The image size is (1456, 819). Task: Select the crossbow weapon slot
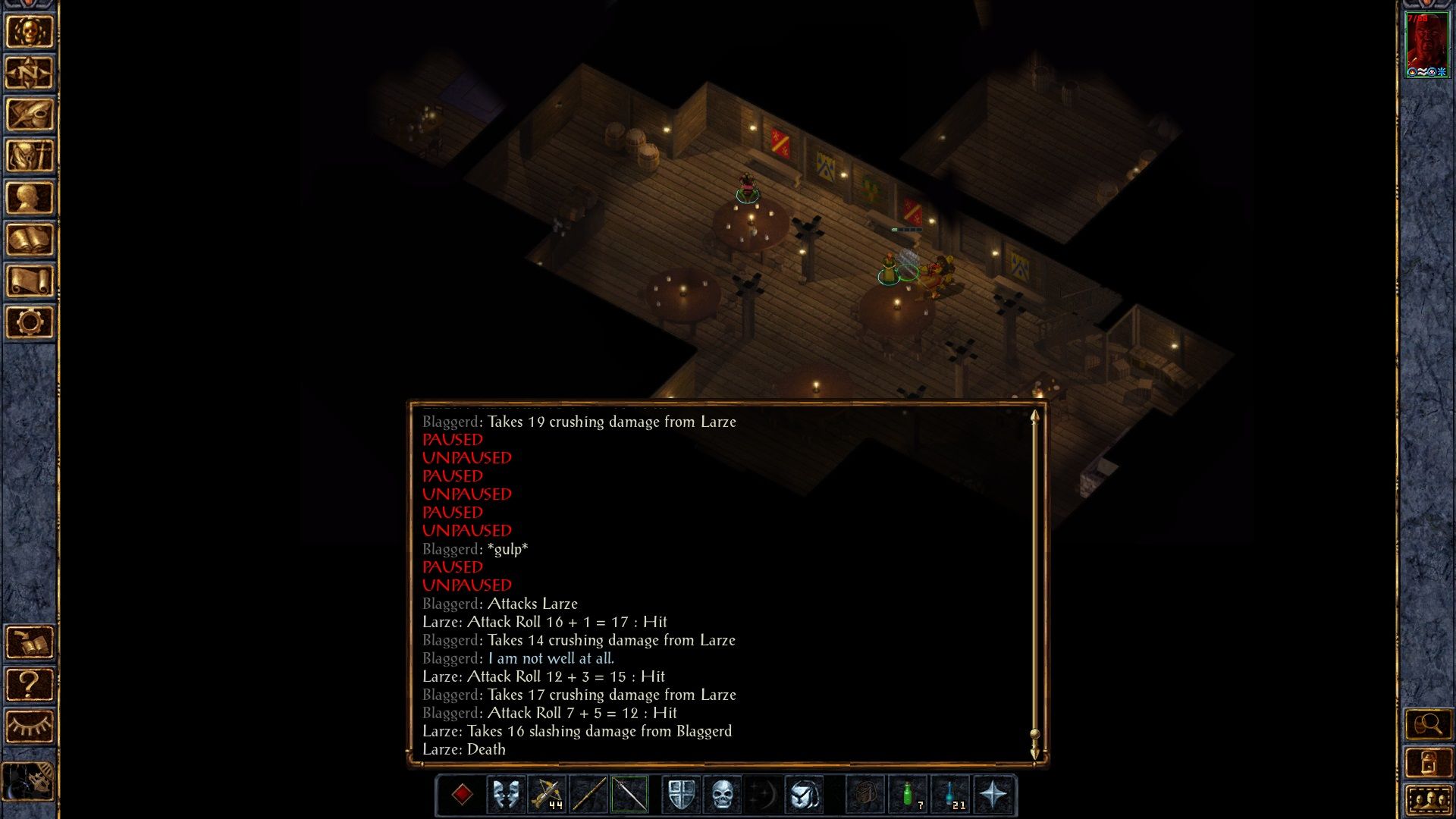(x=547, y=795)
